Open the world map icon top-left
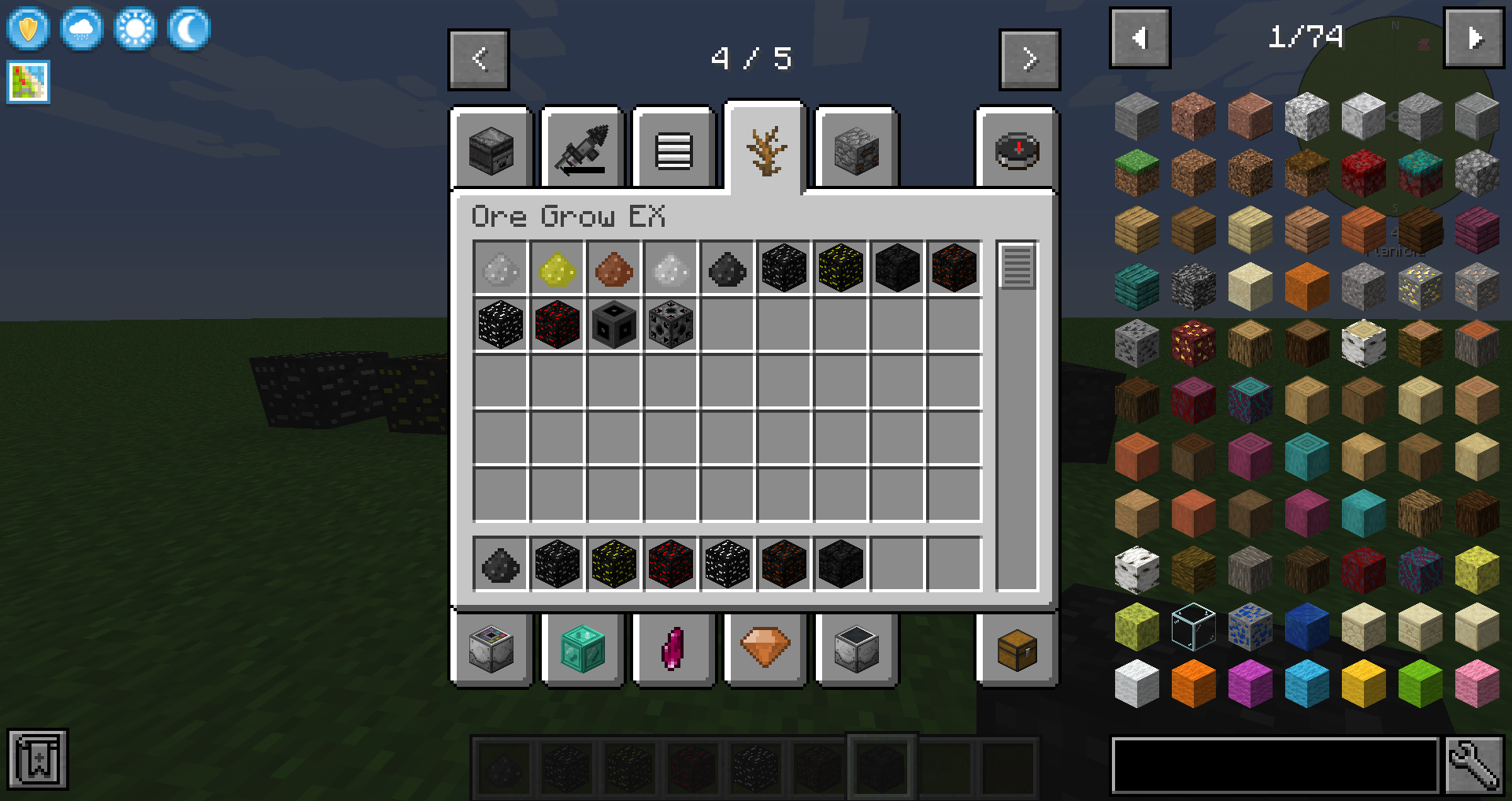 click(28, 82)
